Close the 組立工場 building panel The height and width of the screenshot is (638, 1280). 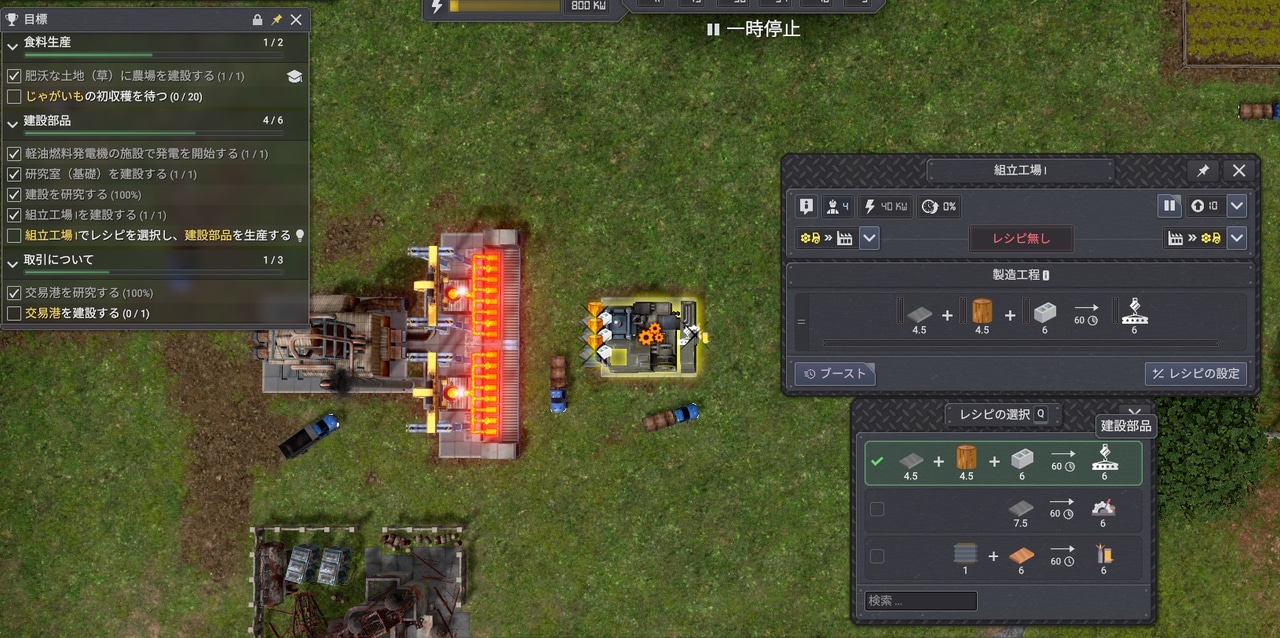pos(1239,171)
